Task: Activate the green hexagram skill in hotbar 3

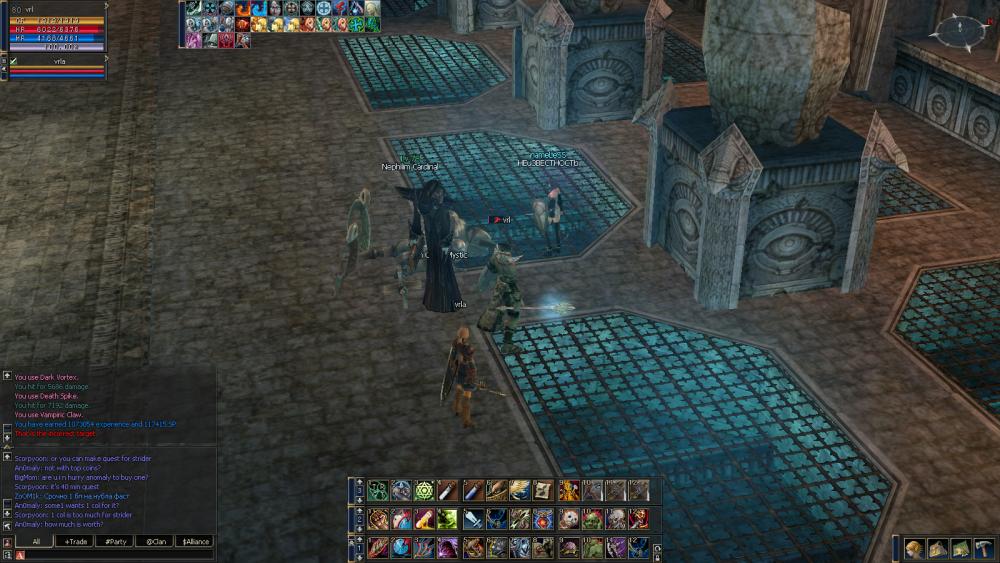Action: coord(423,490)
